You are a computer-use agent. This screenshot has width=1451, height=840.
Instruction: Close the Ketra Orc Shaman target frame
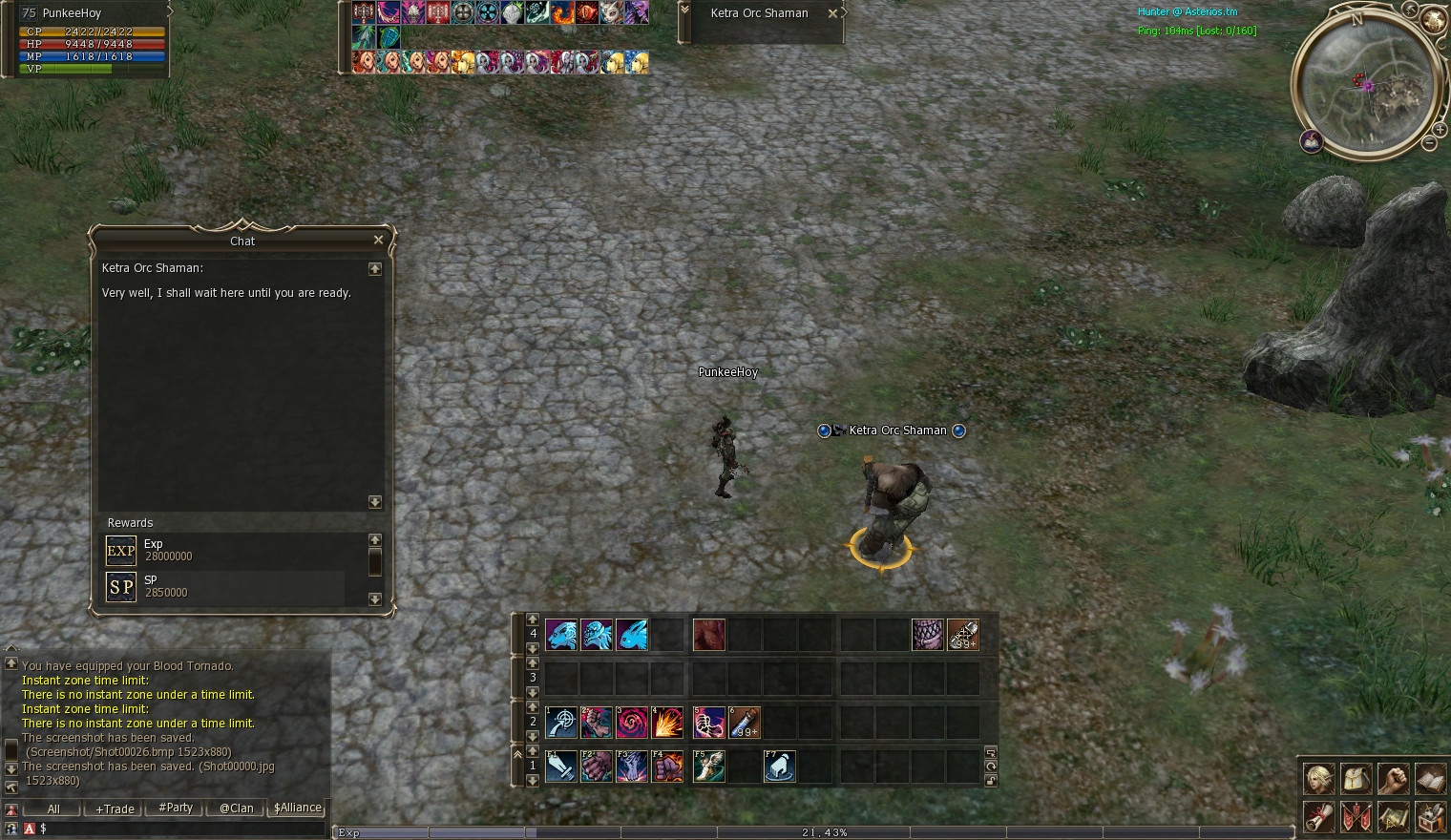click(x=832, y=13)
